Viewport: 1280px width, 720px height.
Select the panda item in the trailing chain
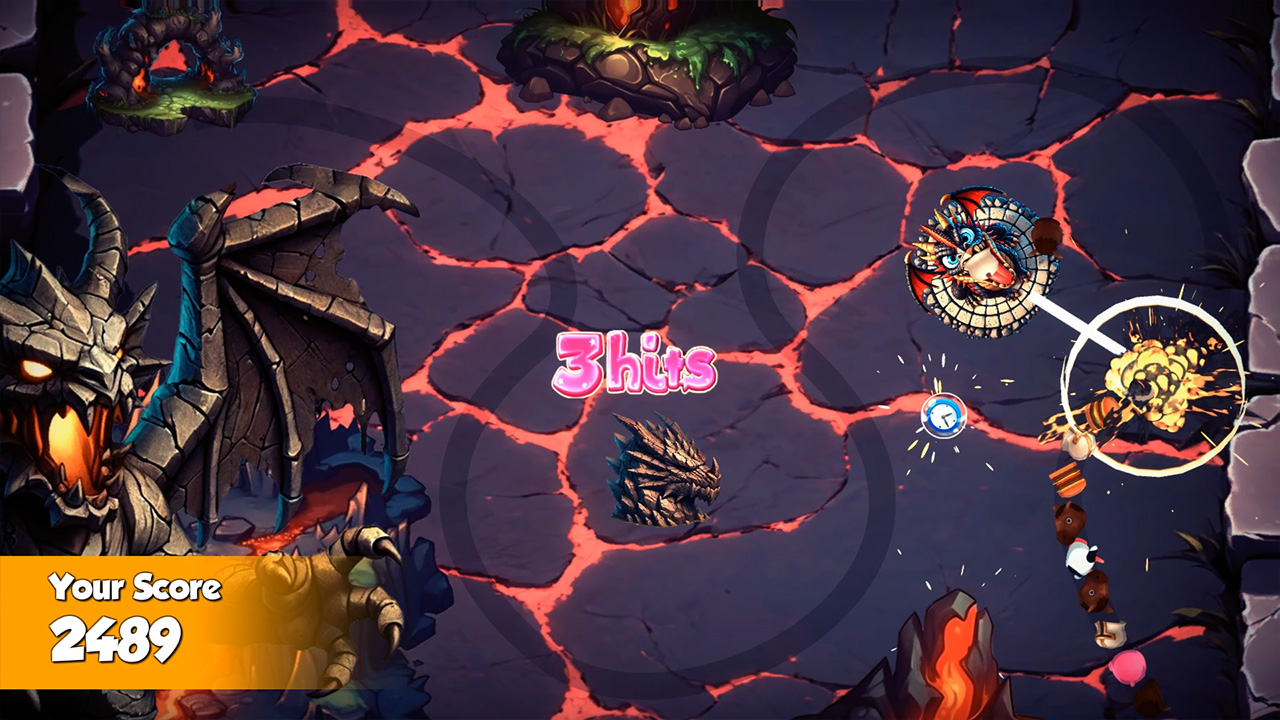pos(1084,558)
